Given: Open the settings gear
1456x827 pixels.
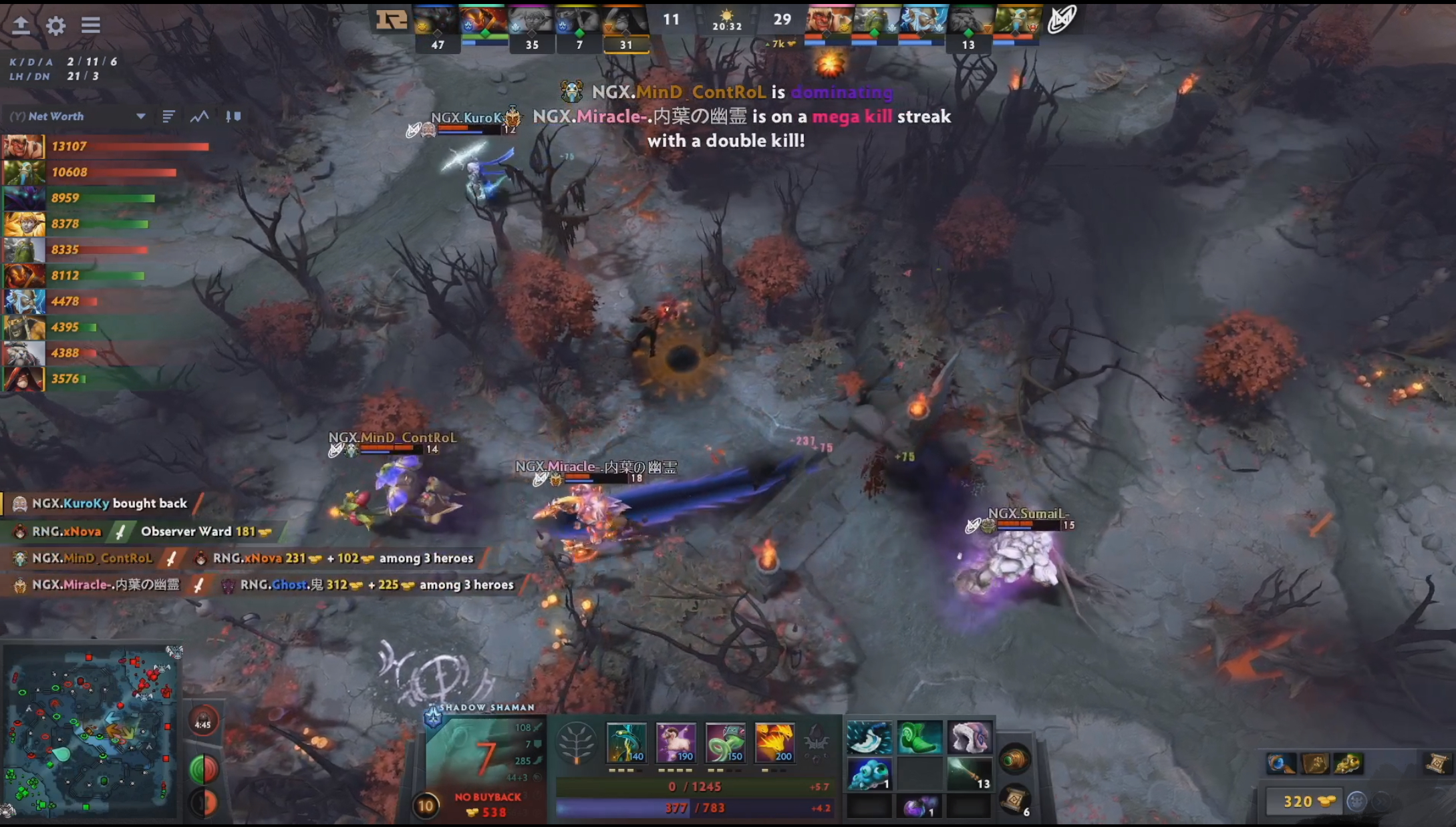Looking at the screenshot, I should point(56,25).
